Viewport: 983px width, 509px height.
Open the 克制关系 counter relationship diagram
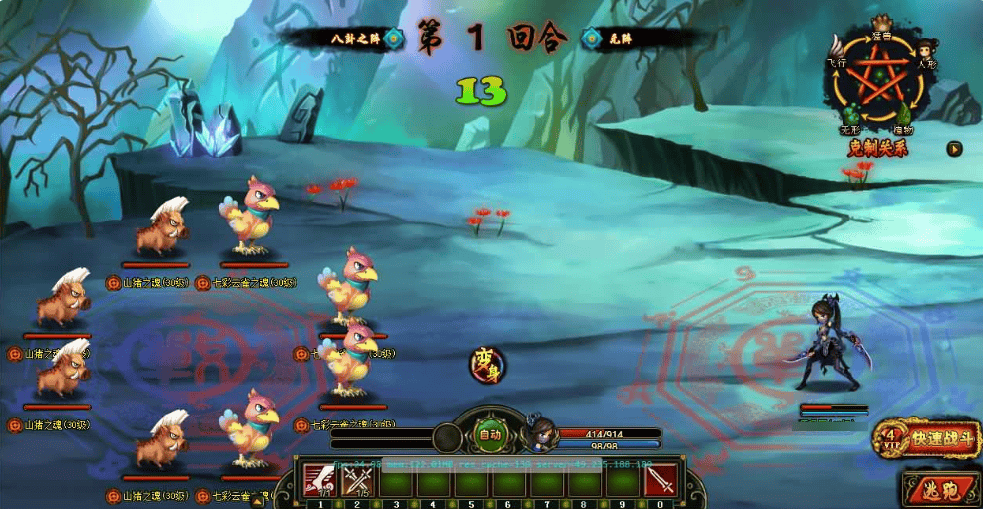pyautogui.click(x=878, y=90)
